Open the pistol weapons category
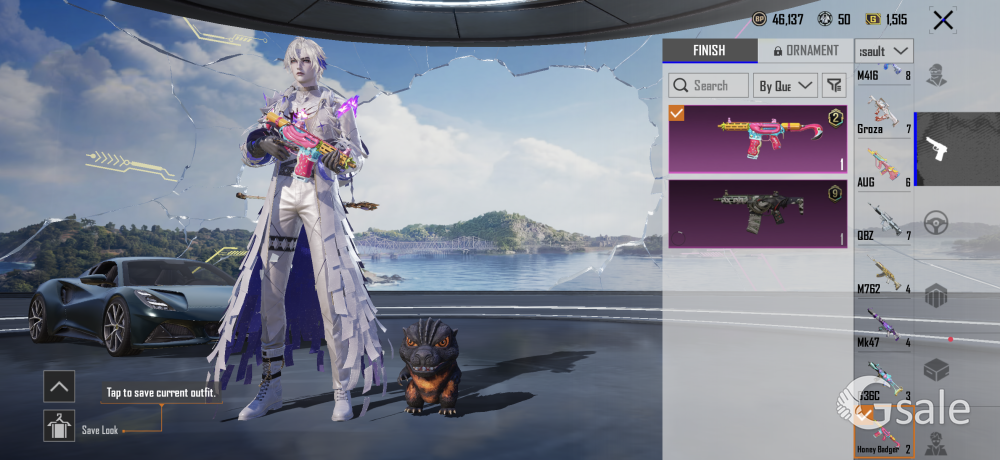This screenshot has width=1000, height=460. pyautogui.click(x=937, y=149)
